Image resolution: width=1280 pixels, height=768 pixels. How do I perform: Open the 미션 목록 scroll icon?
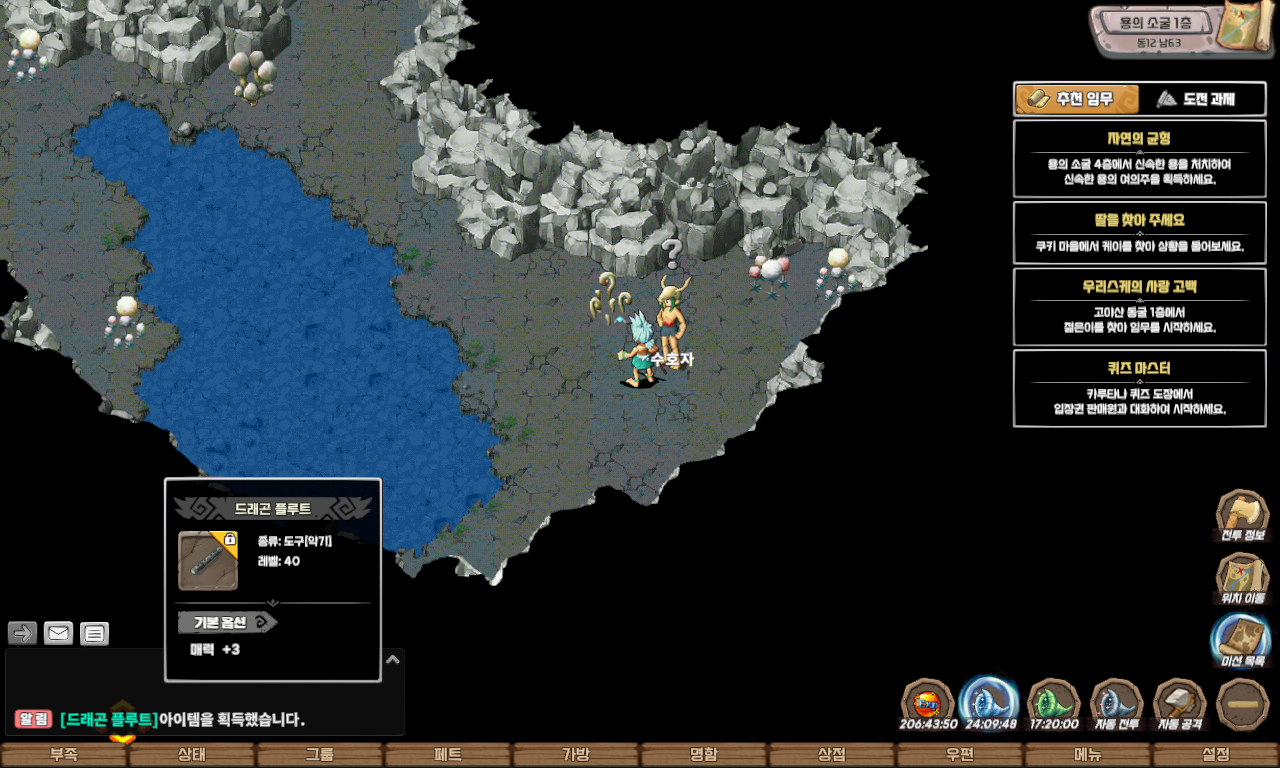(x=1241, y=640)
